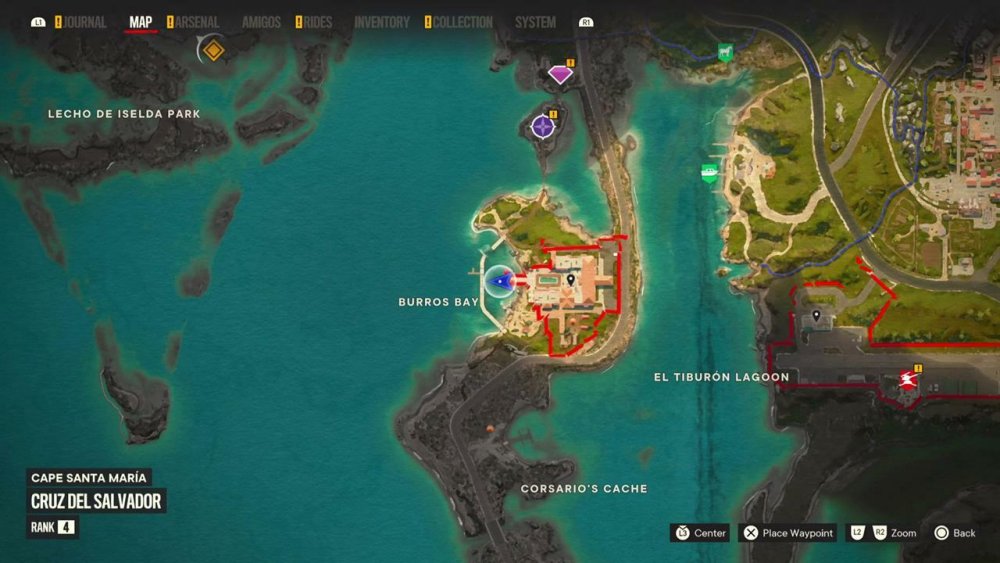Switch to the Arsenal tab

click(197, 22)
